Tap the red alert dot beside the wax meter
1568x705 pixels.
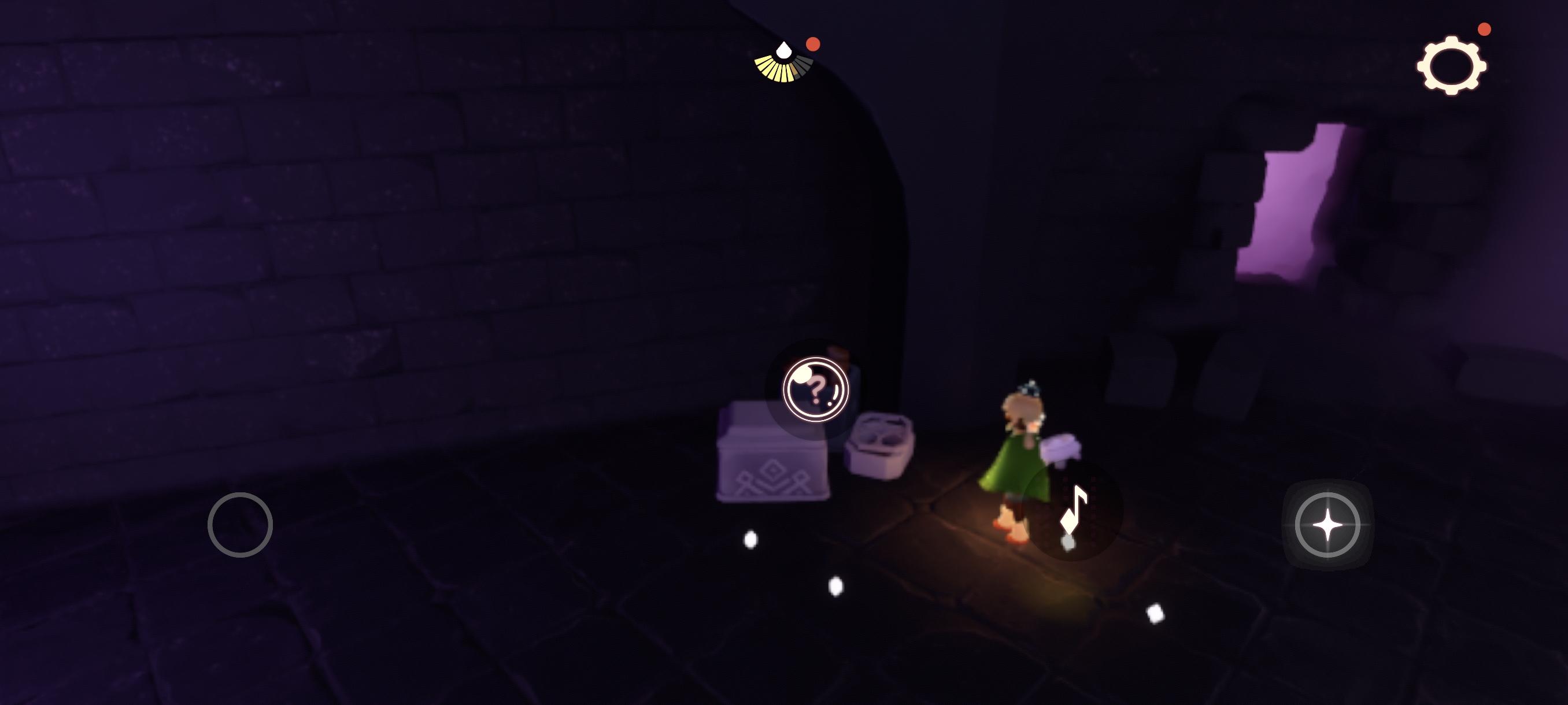814,43
